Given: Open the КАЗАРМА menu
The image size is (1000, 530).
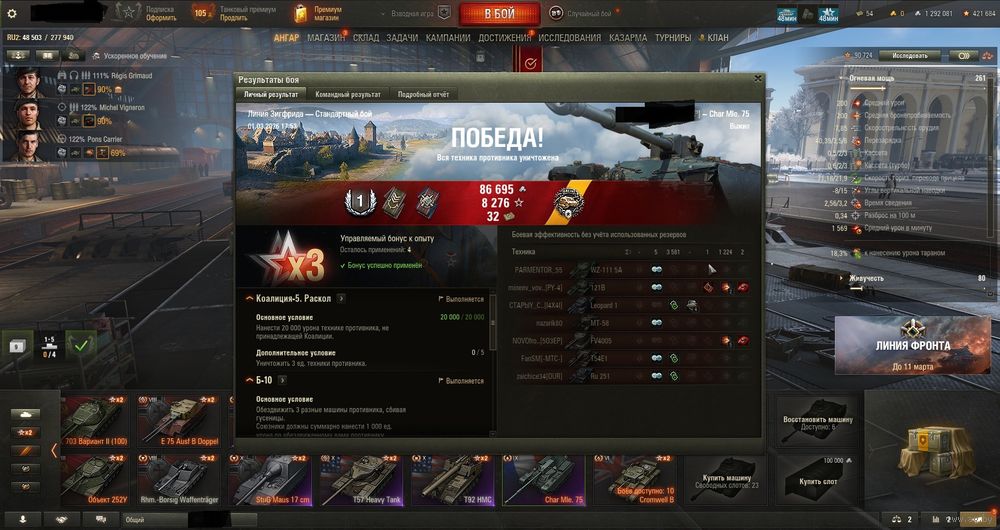Looking at the screenshot, I should pos(628,38).
